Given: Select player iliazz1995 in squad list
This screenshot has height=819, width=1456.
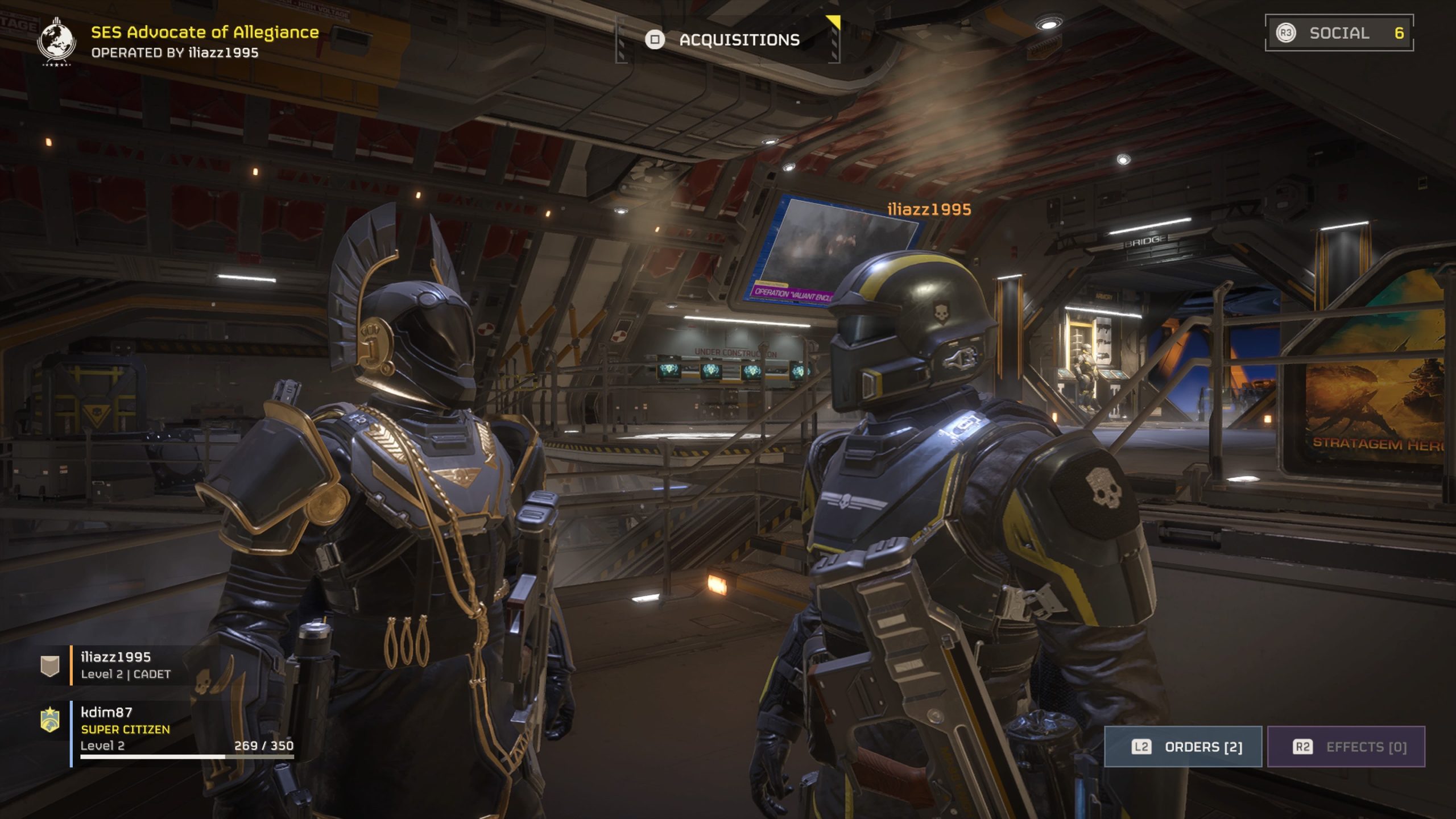Looking at the screenshot, I should click(x=115, y=665).
